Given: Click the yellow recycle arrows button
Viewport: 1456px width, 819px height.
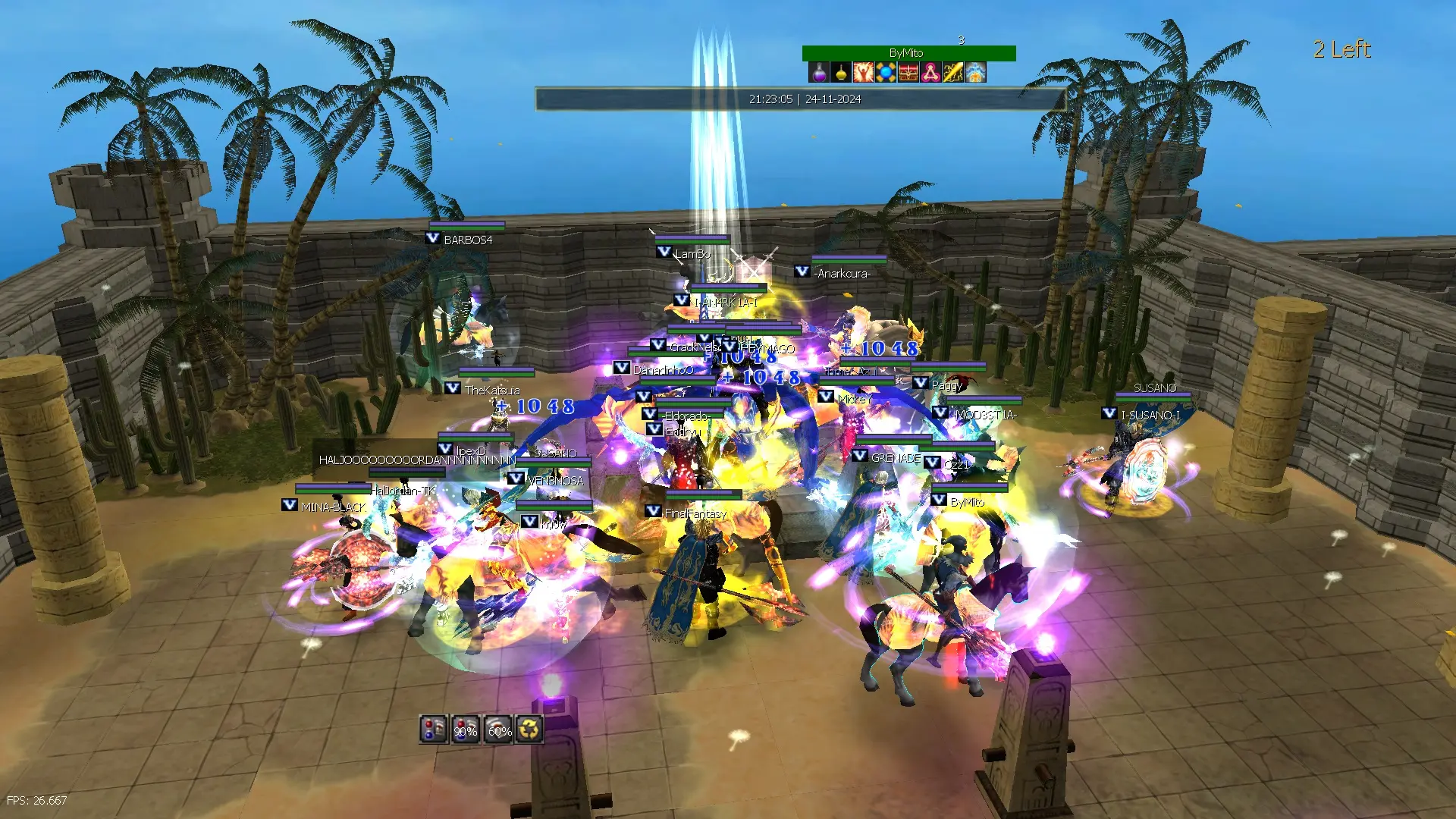Looking at the screenshot, I should click(530, 729).
